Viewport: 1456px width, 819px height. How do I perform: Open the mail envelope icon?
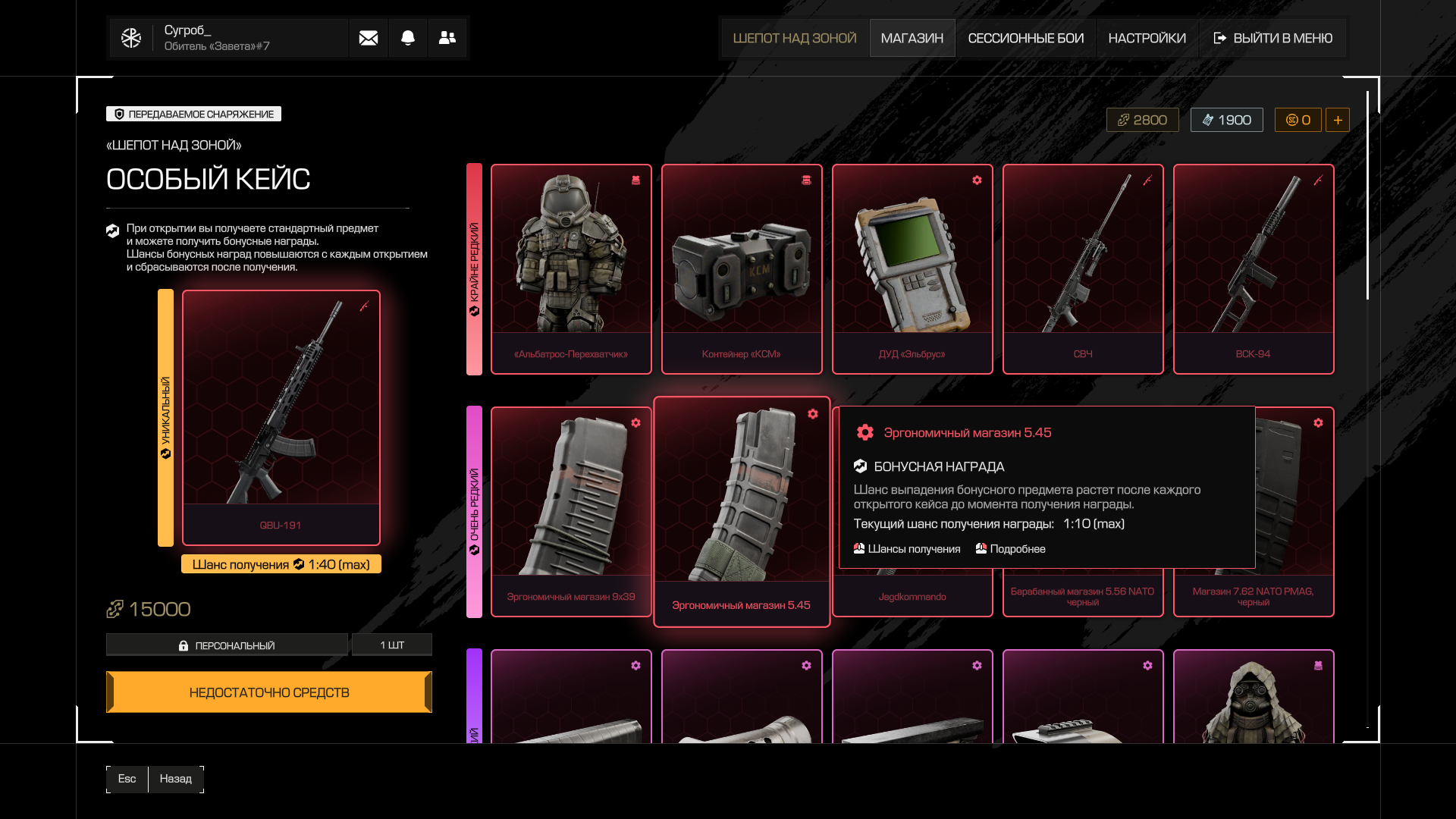(369, 38)
